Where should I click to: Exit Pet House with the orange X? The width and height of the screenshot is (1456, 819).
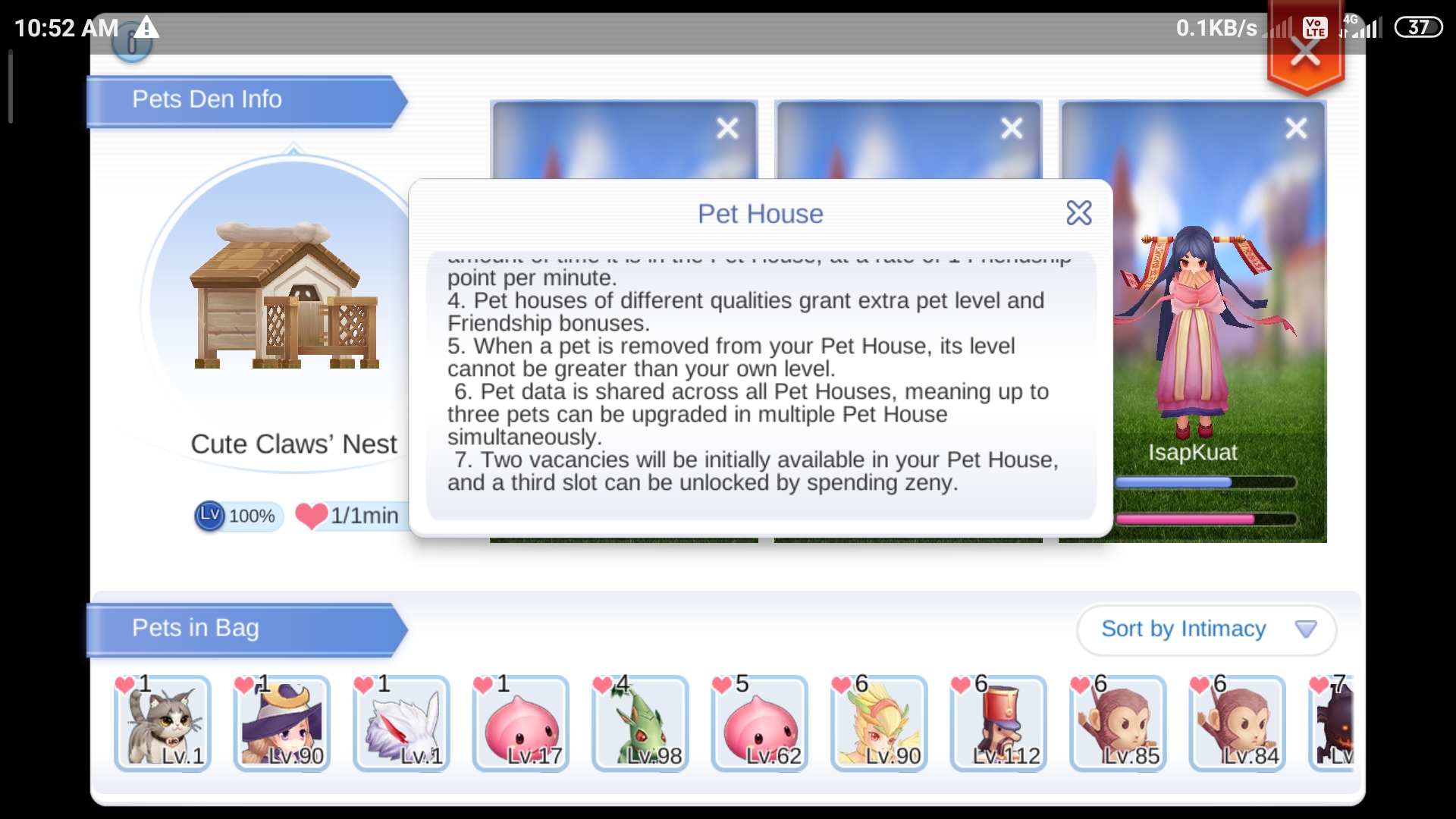coord(1305,52)
